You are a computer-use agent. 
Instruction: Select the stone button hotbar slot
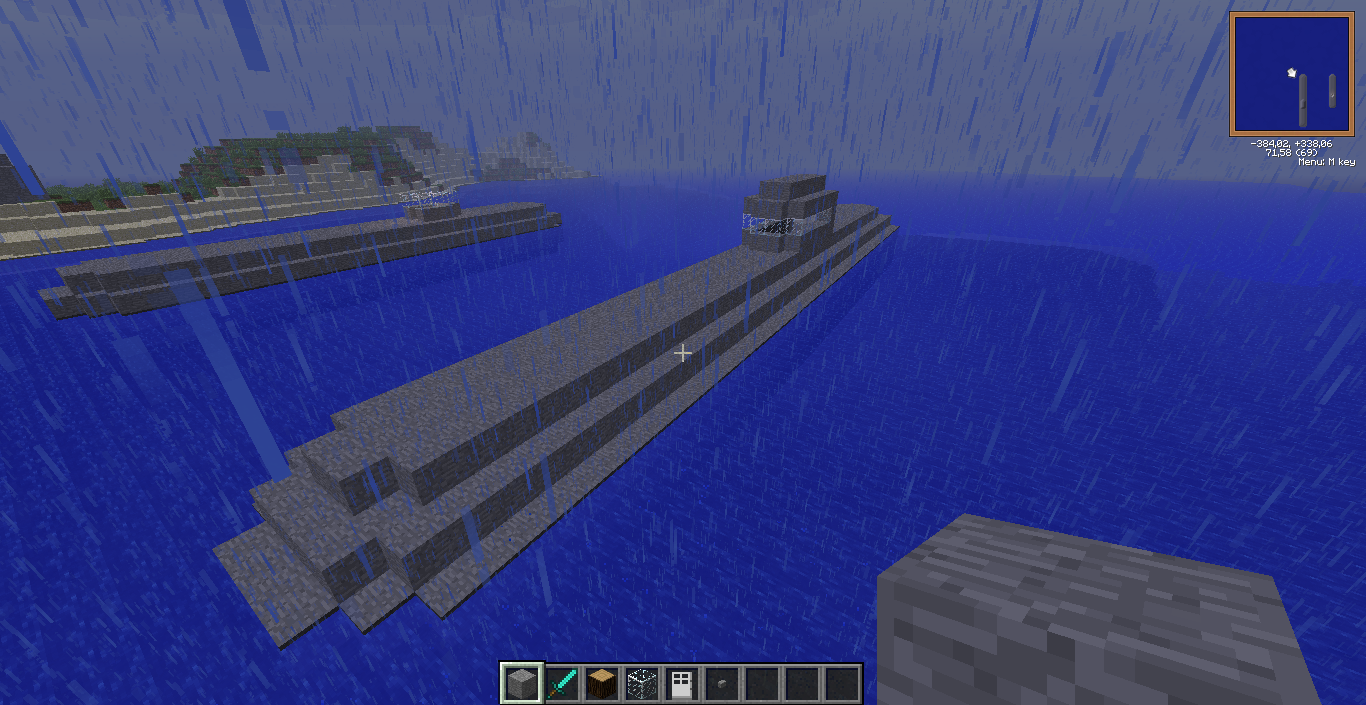click(721, 683)
